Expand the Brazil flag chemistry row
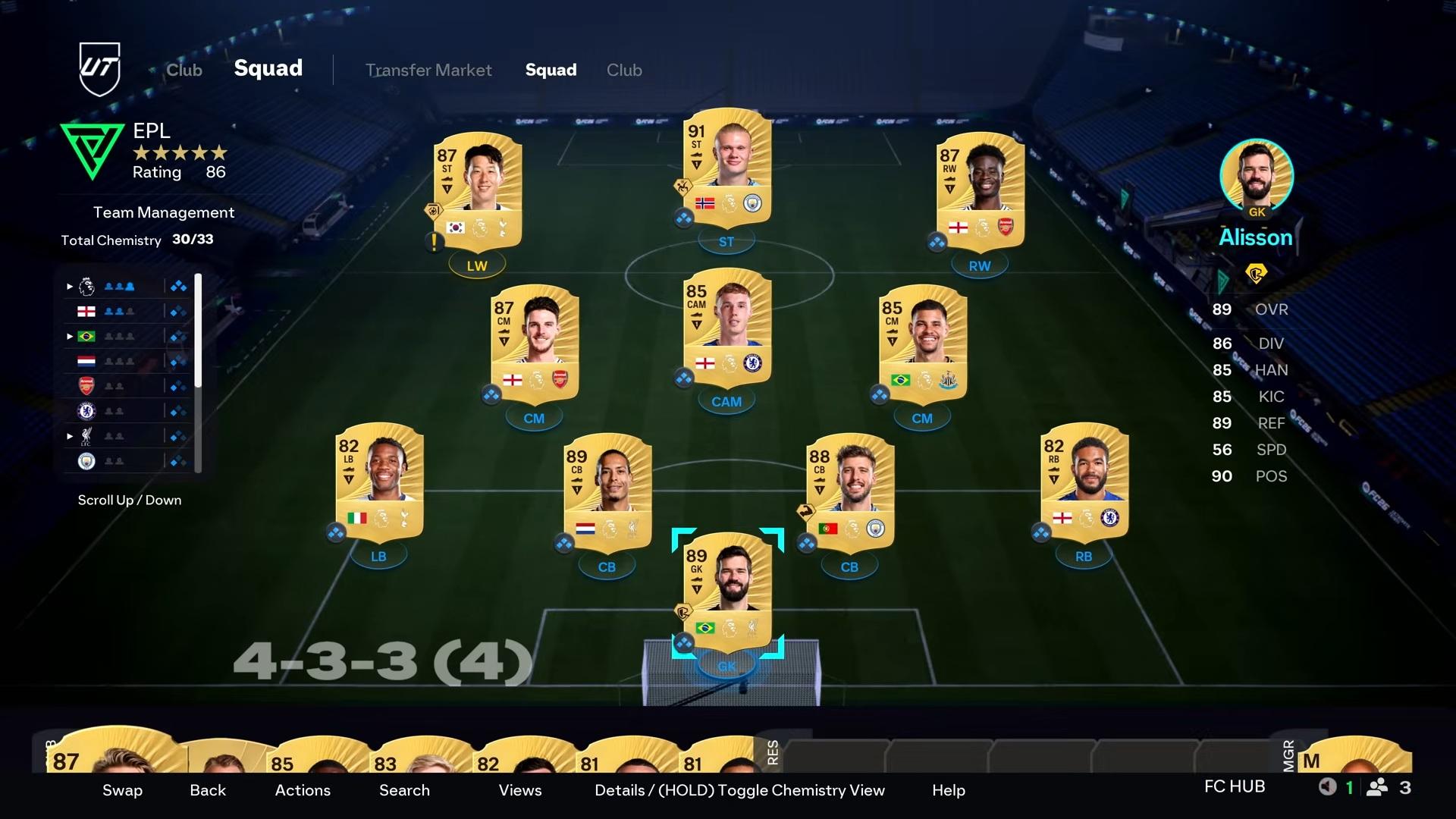 (70, 337)
